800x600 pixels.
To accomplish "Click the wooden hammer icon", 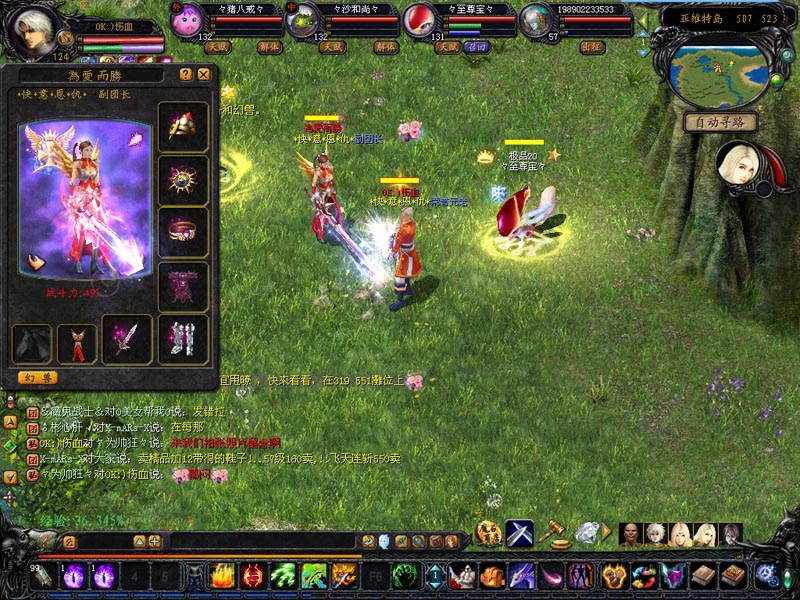I will tap(552, 533).
